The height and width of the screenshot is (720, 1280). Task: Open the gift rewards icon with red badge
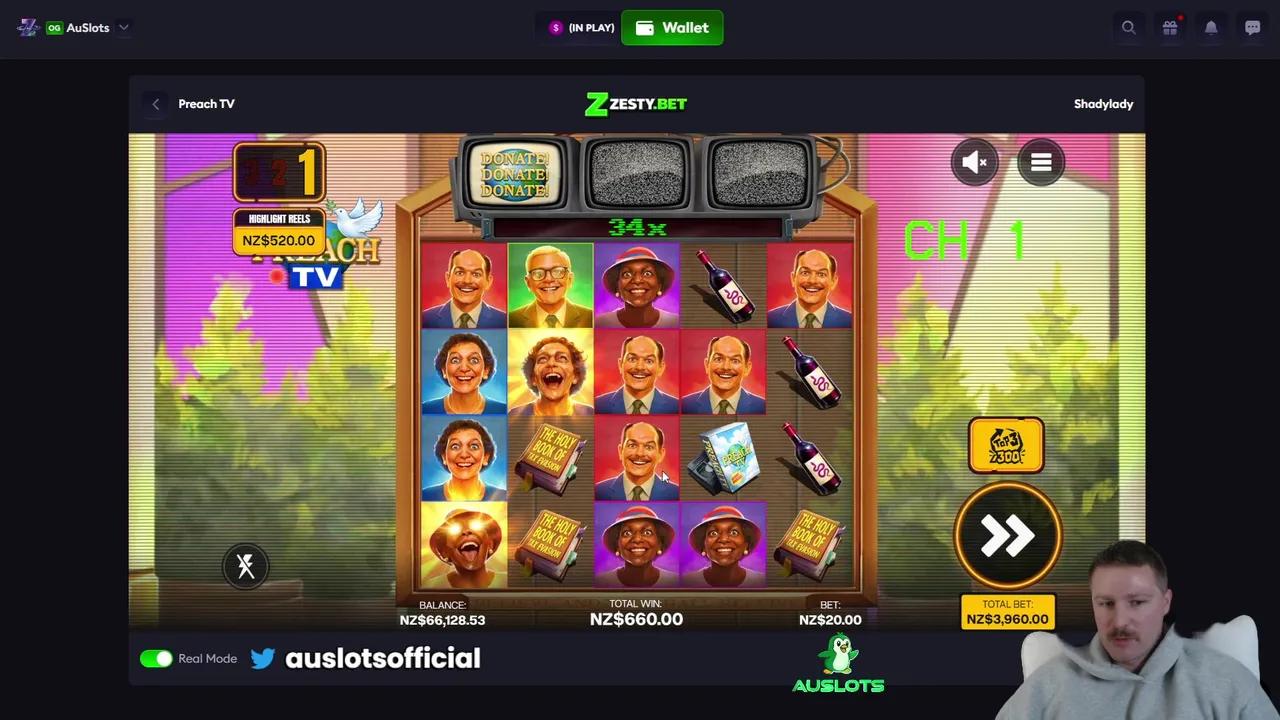(1170, 27)
